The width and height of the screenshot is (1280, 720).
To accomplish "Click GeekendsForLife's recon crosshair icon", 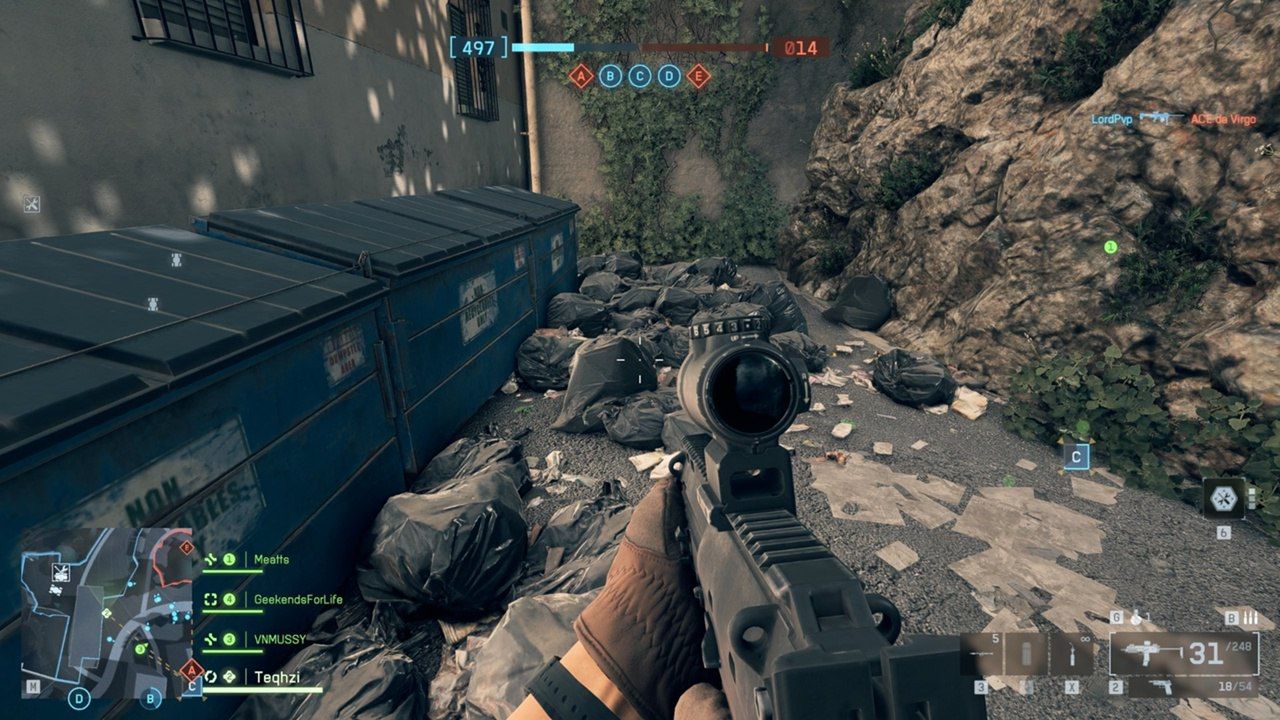I will pyautogui.click(x=211, y=600).
